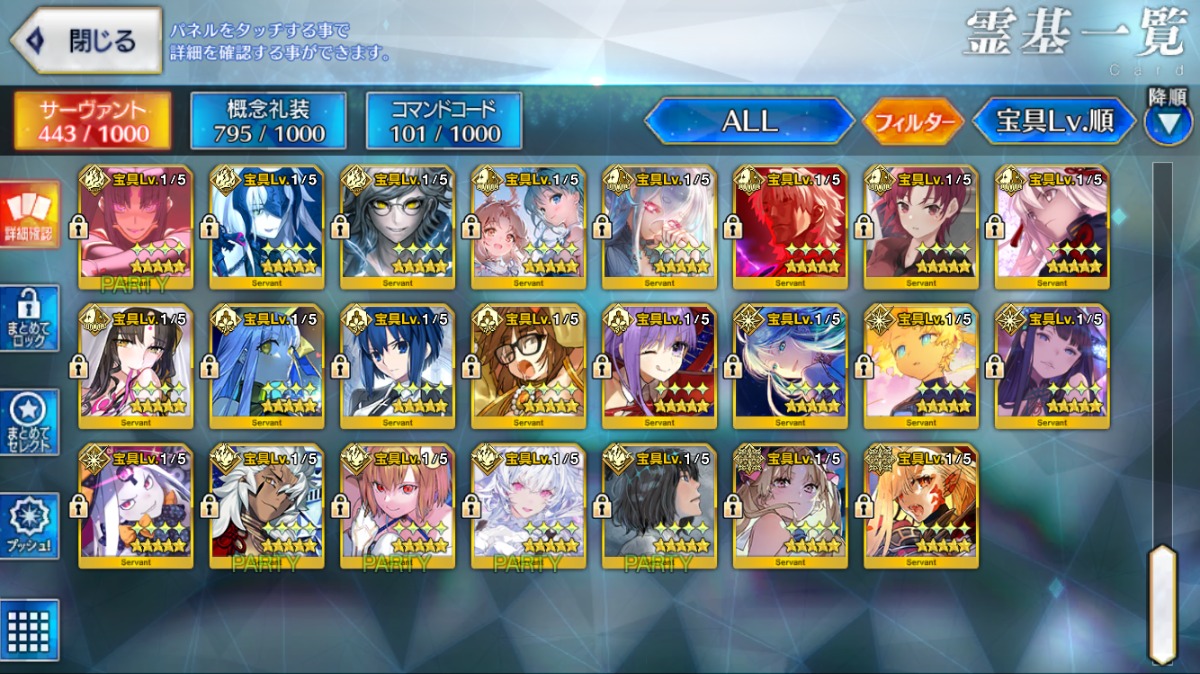Open the フィルター filter options

point(913,122)
